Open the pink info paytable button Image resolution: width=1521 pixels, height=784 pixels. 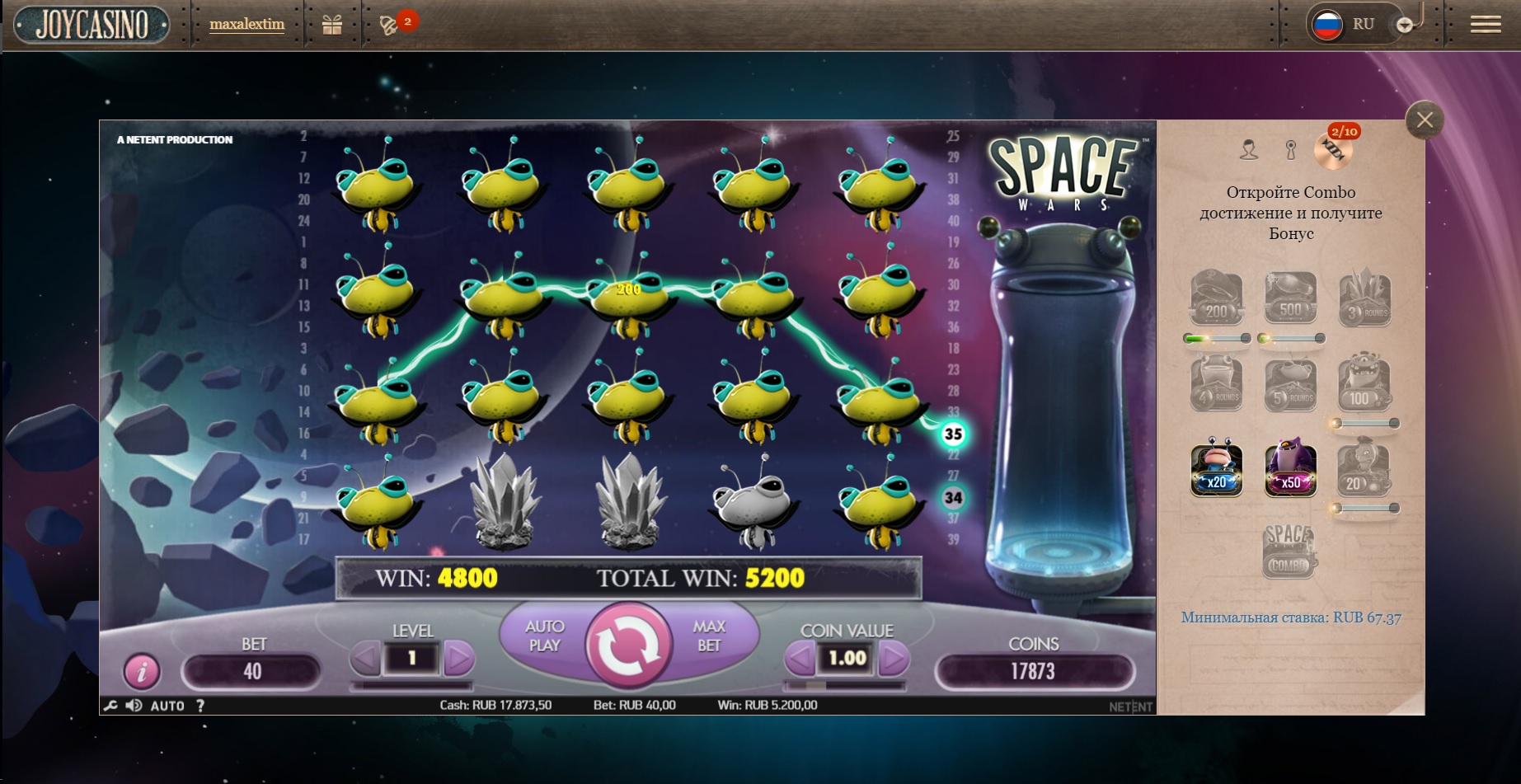(142, 671)
